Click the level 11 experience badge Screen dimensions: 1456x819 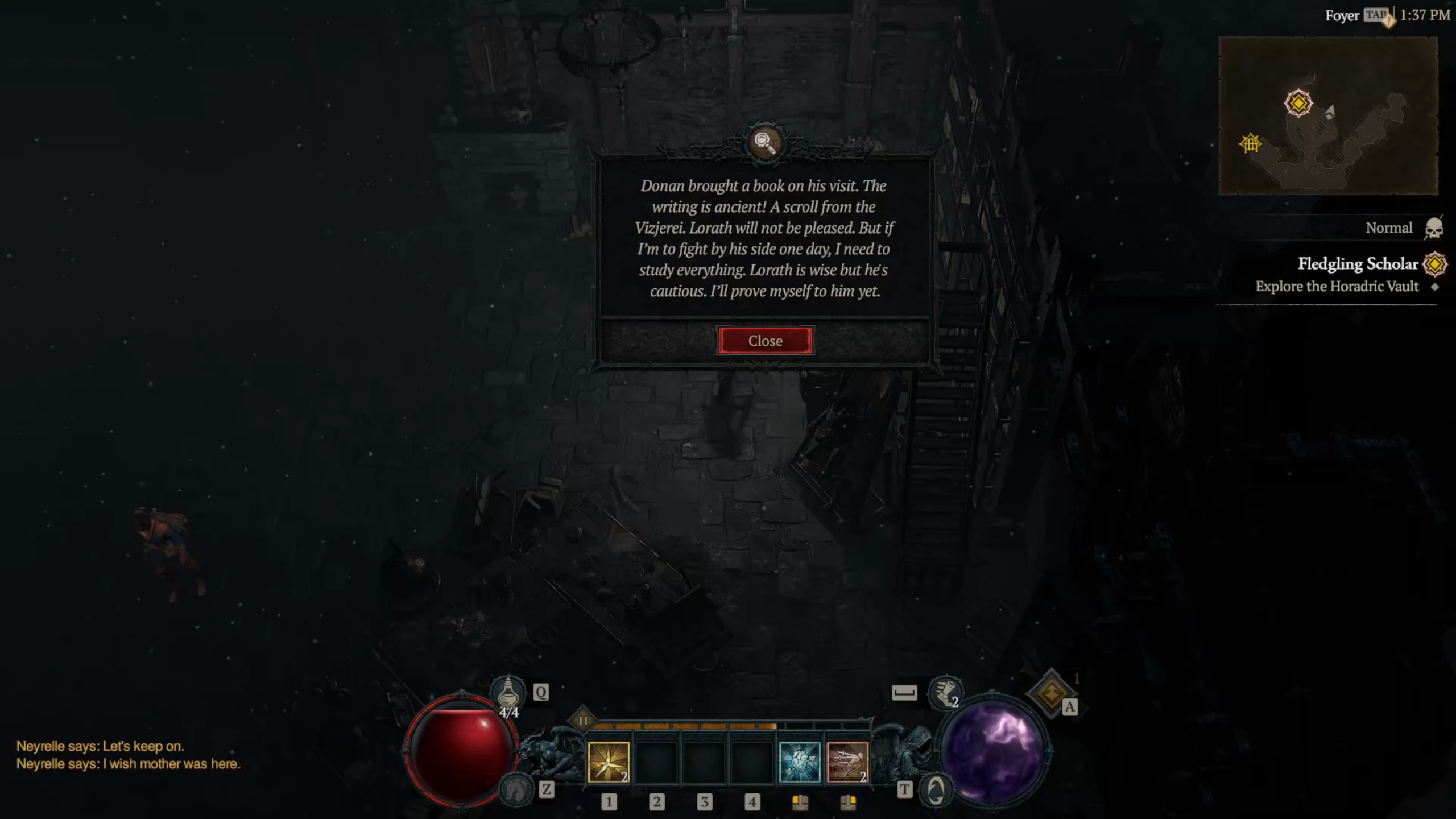(582, 721)
